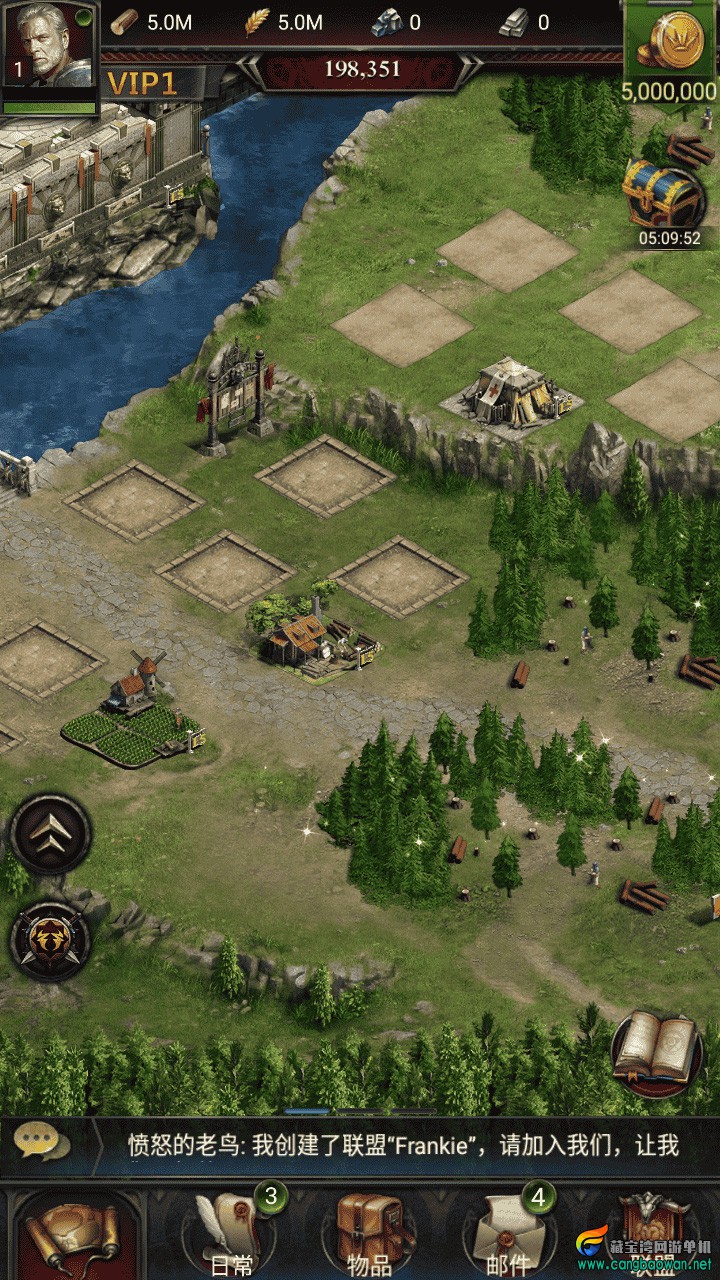720x1280 pixels.
Task: Tap the VIP1 badge
Action: (x=142, y=83)
